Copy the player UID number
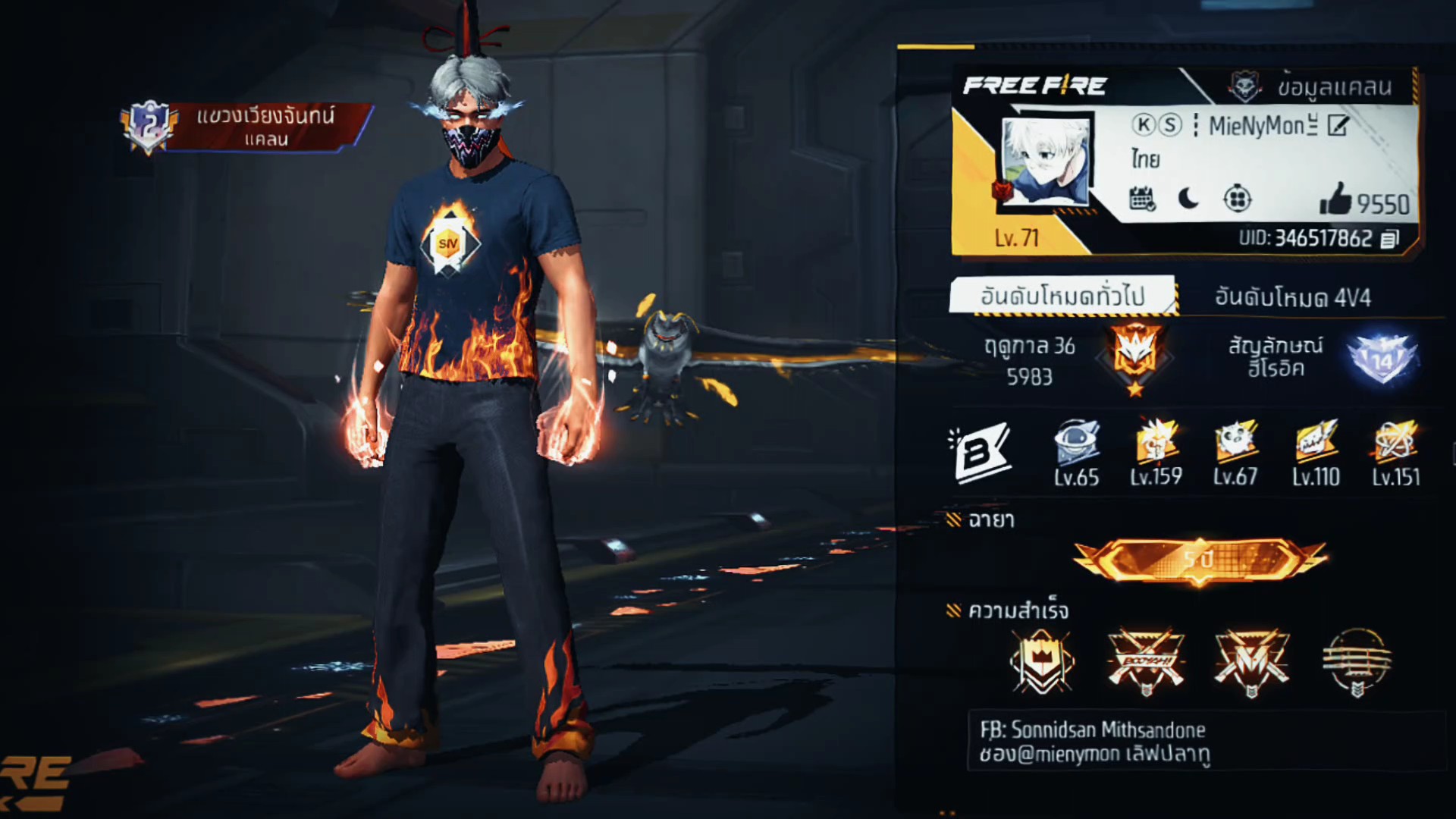 click(1389, 239)
